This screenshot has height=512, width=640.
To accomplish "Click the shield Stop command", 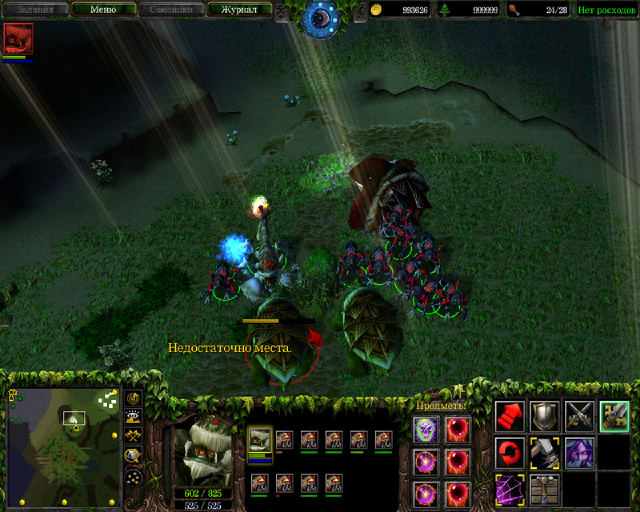I will (545, 416).
